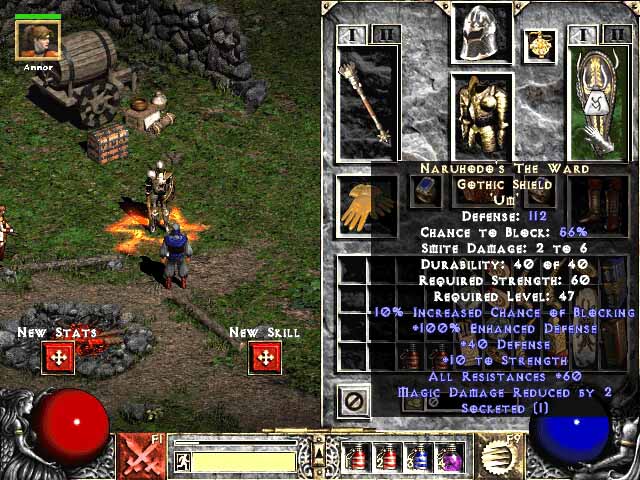This screenshot has width=640, height=480.
Task: Click the New Stats button
Action: pyautogui.click(x=58, y=357)
